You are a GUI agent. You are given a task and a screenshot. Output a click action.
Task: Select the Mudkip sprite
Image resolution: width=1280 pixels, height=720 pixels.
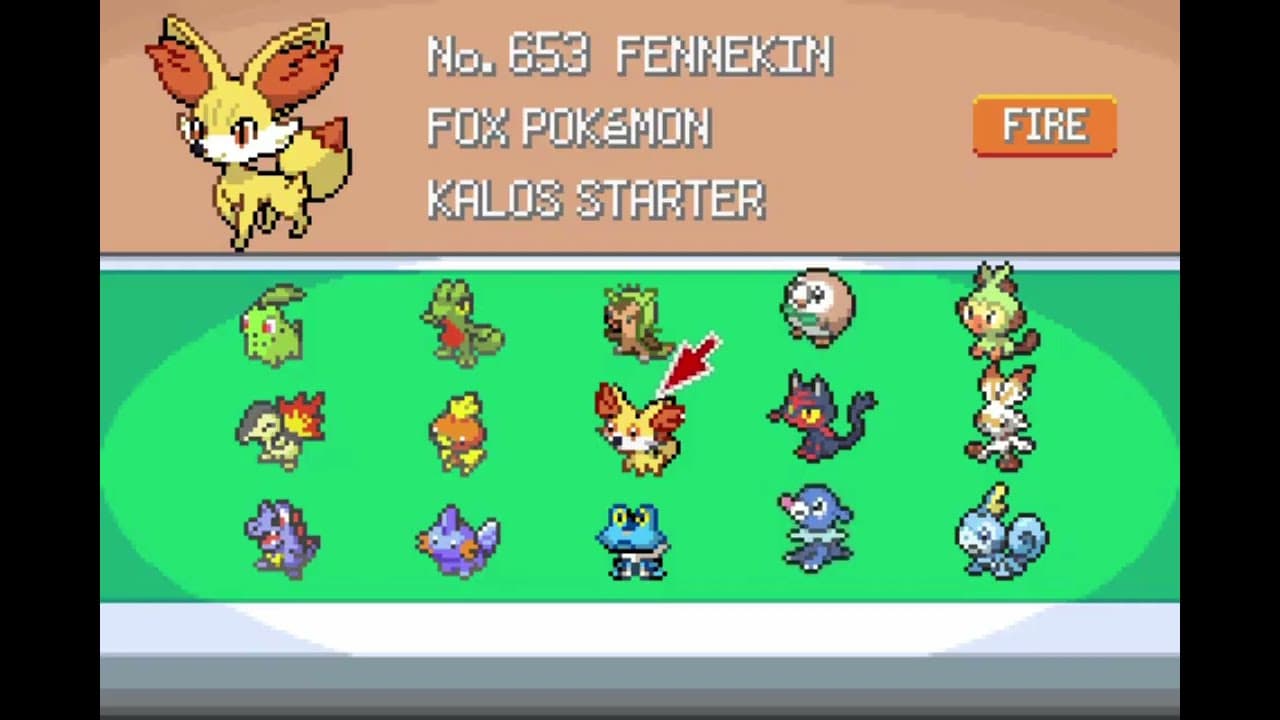pos(460,540)
